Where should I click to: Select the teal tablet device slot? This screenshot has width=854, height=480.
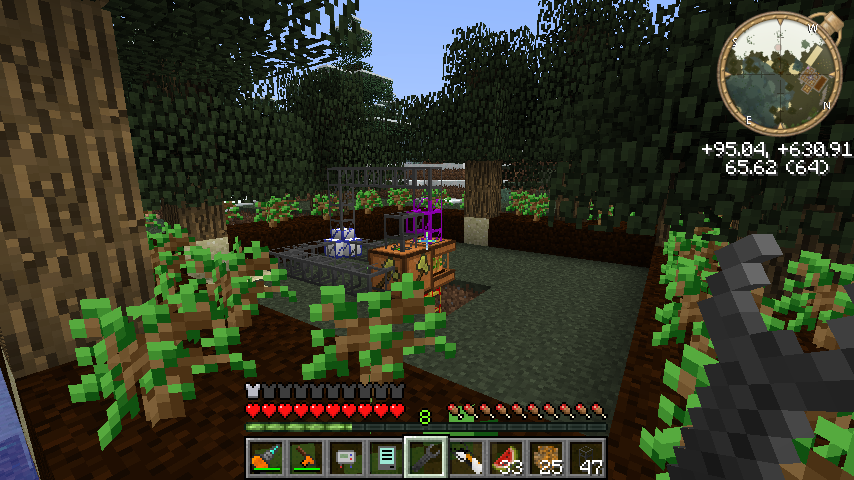coord(383,459)
